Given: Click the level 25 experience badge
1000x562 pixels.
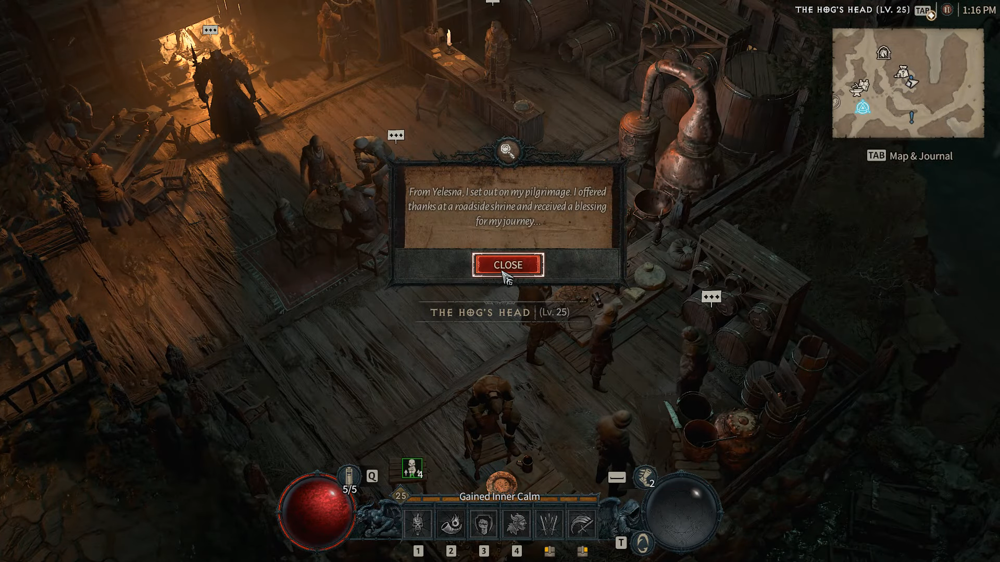Looking at the screenshot, I should pos(401,495).
